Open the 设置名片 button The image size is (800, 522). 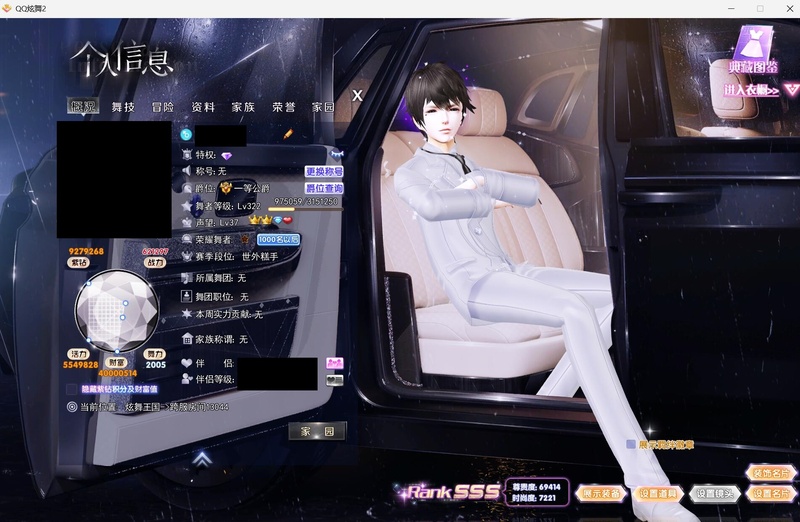coord(770,493)
